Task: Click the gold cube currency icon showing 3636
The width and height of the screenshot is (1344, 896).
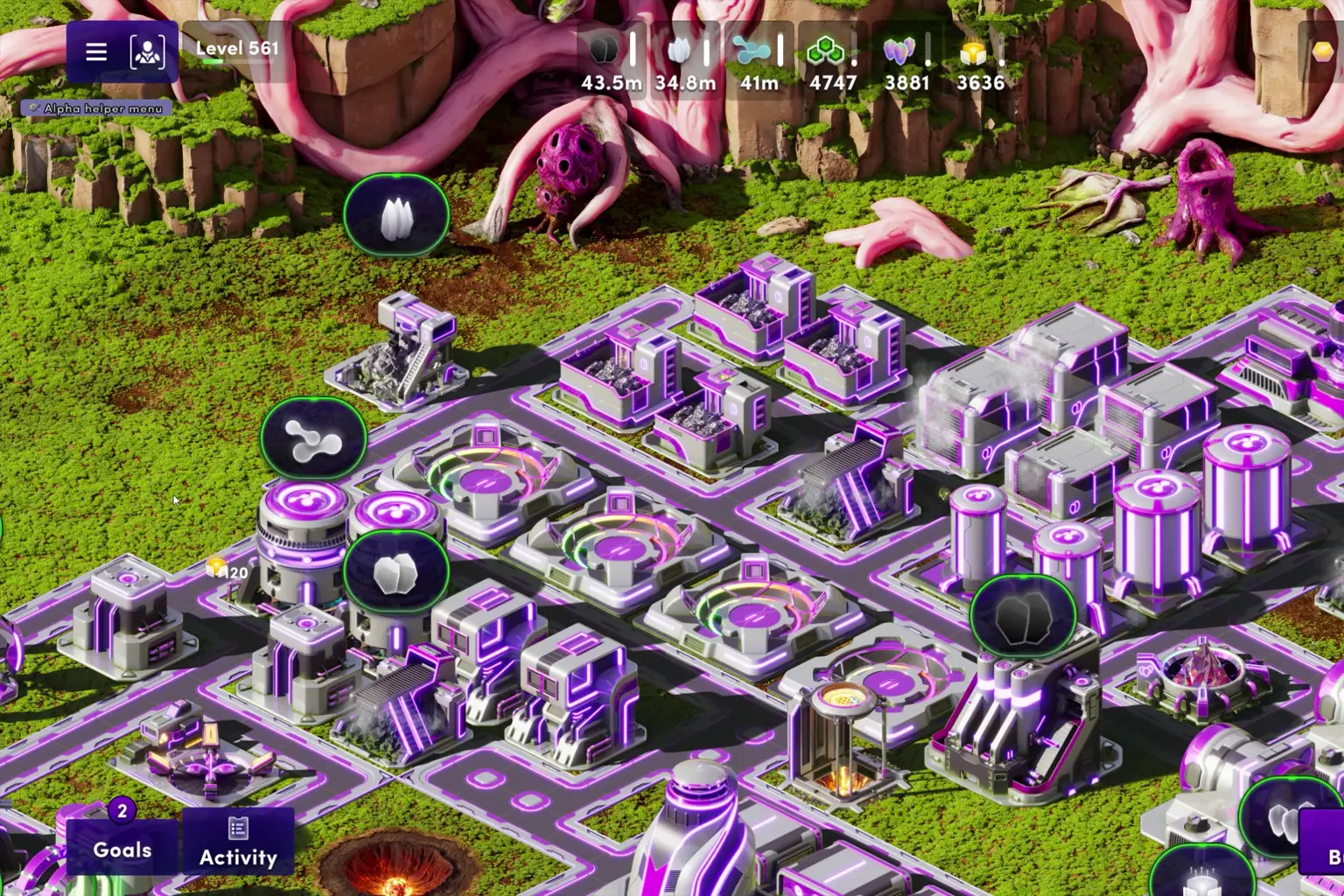Action: pos(974,52)
